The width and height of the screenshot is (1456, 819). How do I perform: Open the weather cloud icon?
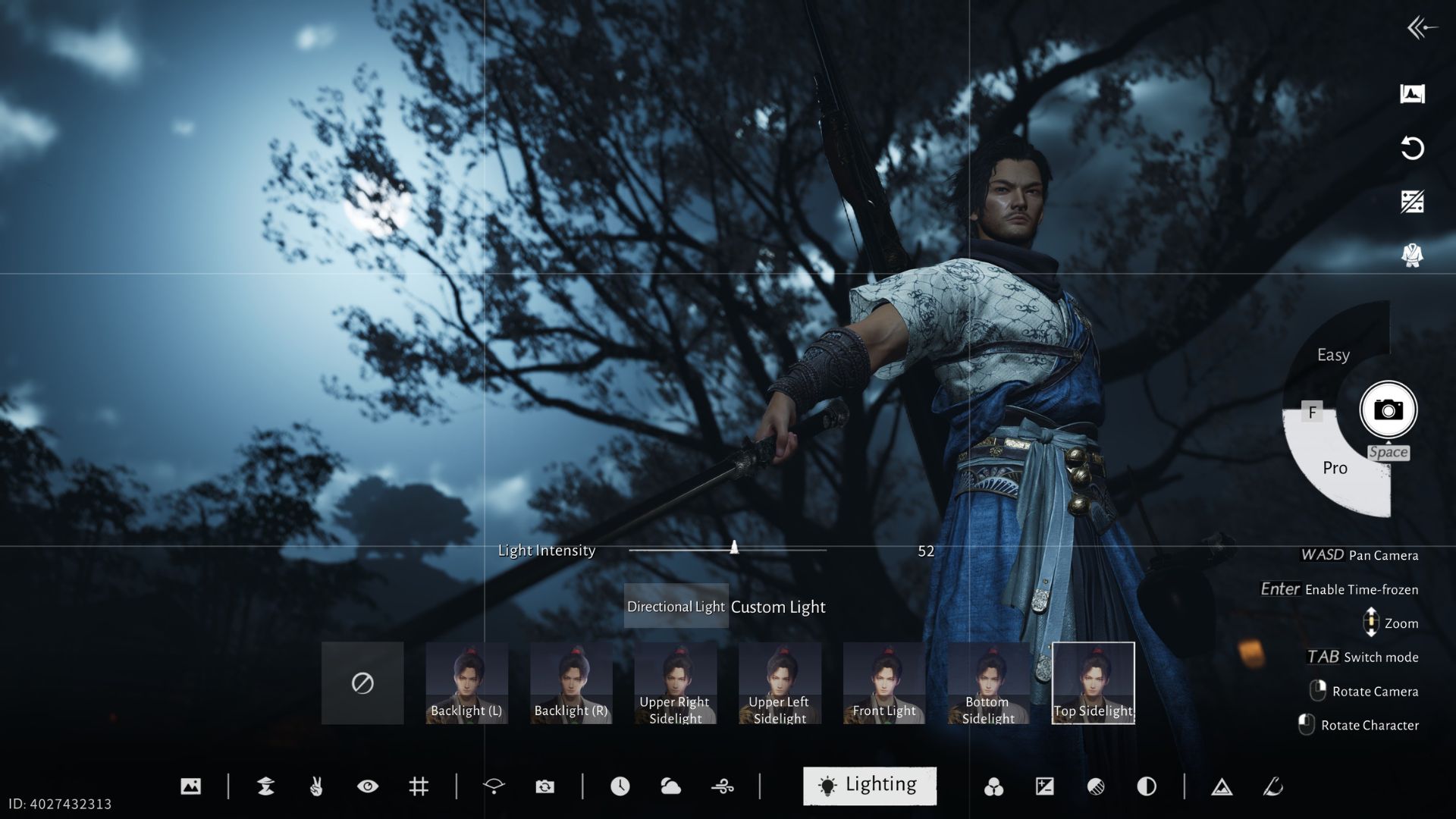672,786
